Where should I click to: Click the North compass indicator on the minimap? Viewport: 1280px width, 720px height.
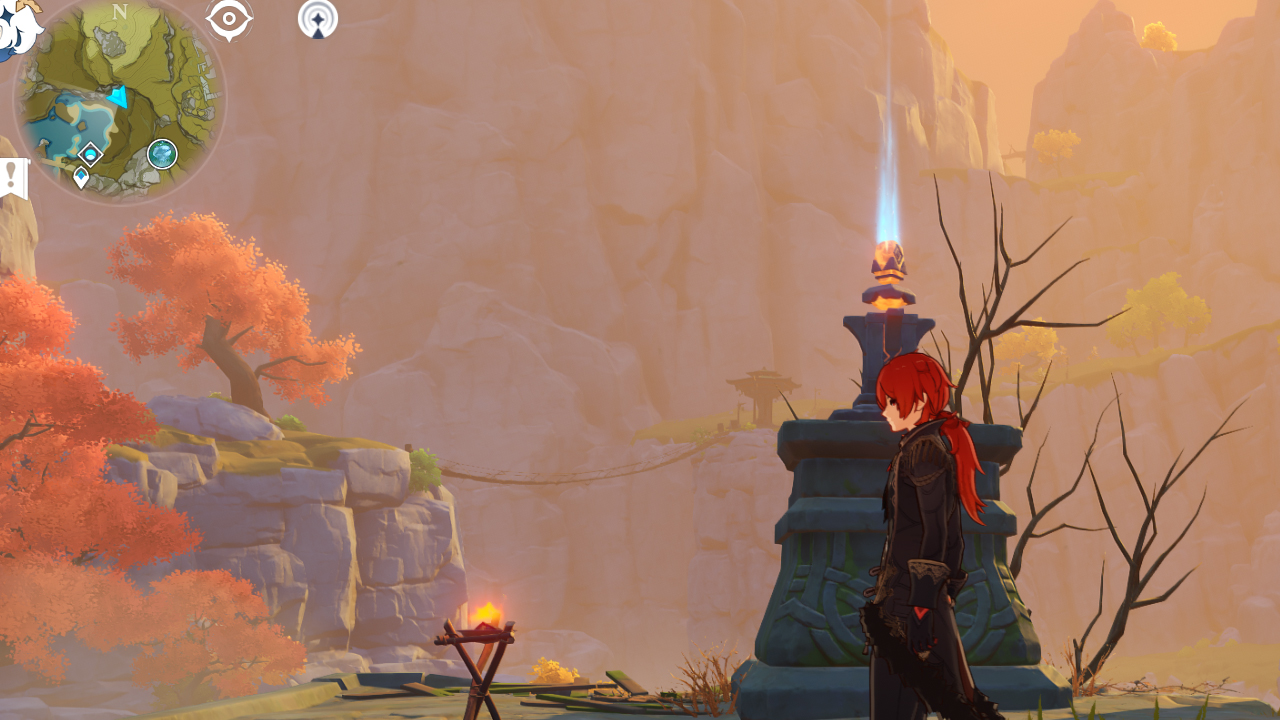point(118,13)
